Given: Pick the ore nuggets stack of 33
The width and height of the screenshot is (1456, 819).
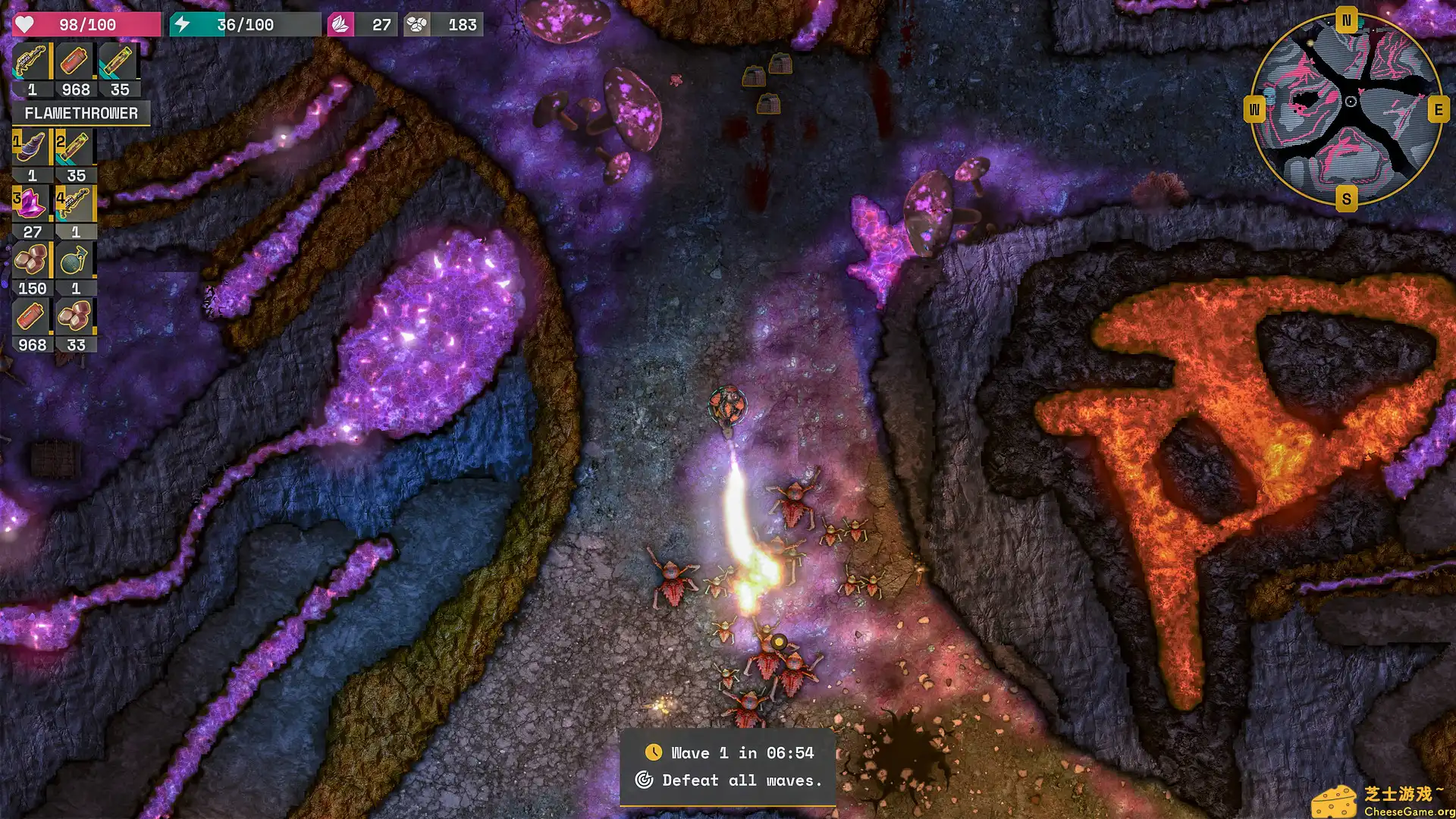Looking at the screenshot, I should tap(75, 317).
